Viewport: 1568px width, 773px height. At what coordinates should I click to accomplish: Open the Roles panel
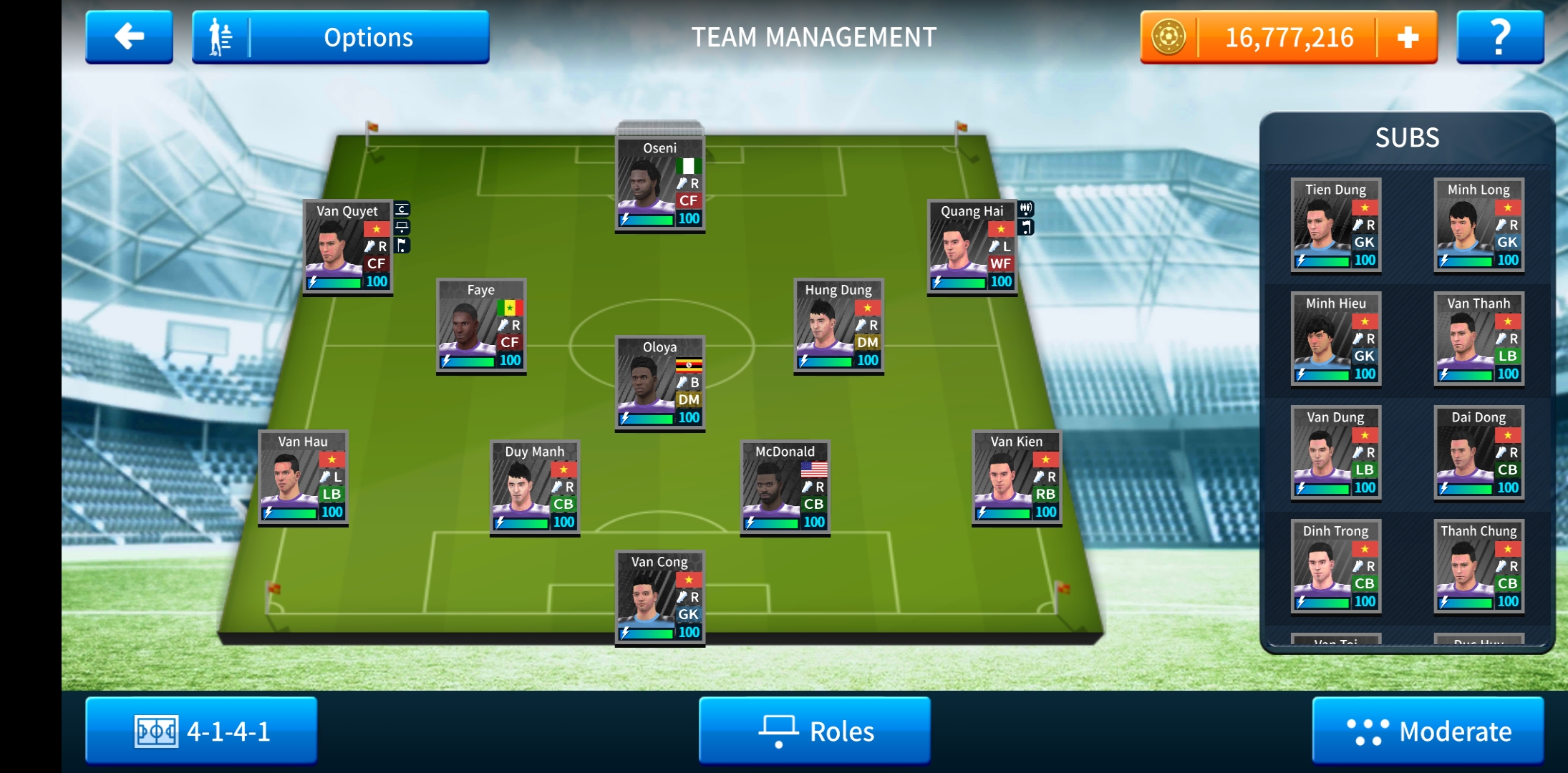point(815,731)
